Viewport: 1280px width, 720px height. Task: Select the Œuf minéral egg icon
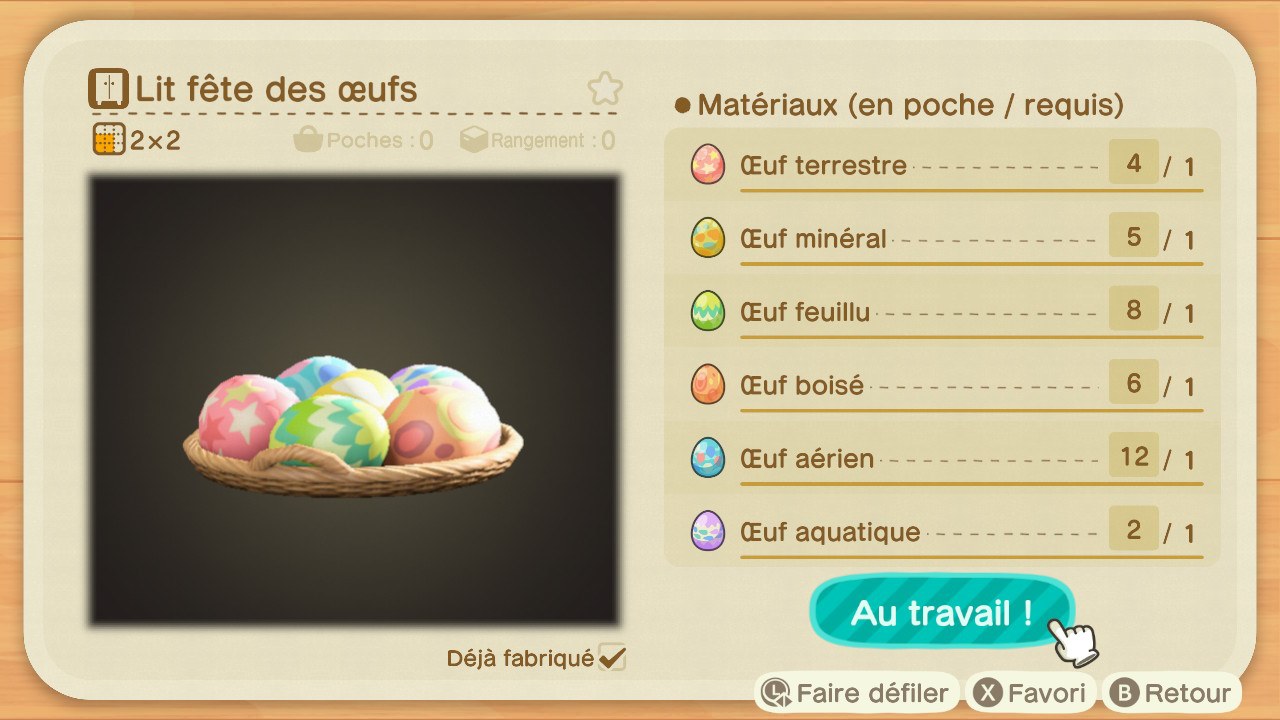tap(707, 238)
